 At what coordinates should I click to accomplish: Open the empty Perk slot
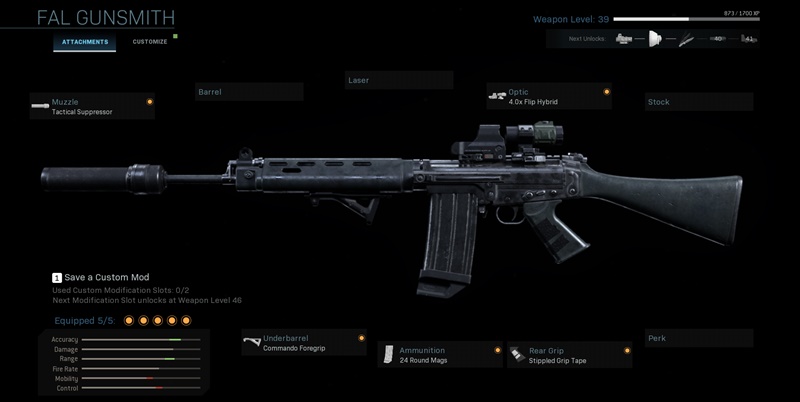coord(698,339)
